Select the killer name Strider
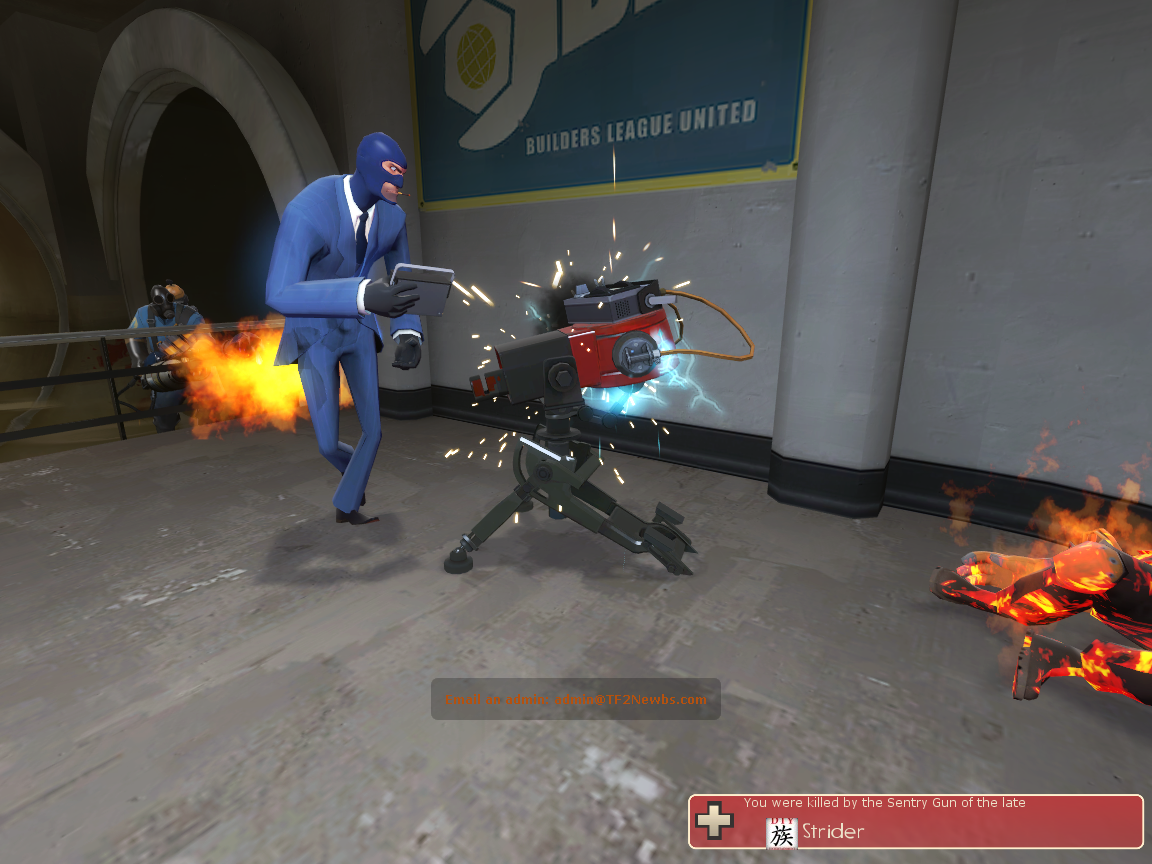 pos(833,831)
